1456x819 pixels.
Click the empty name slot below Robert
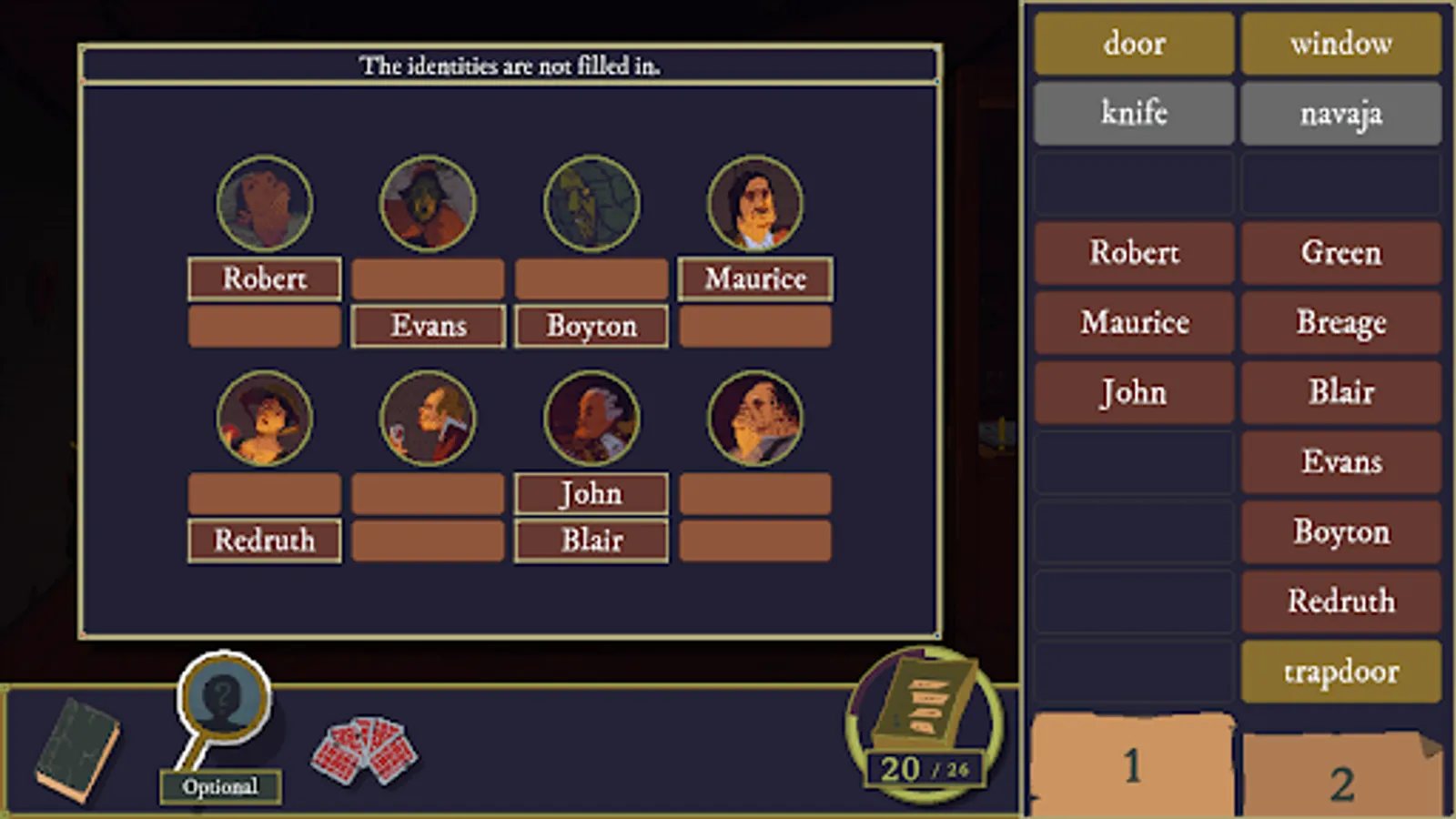point(263,325)
